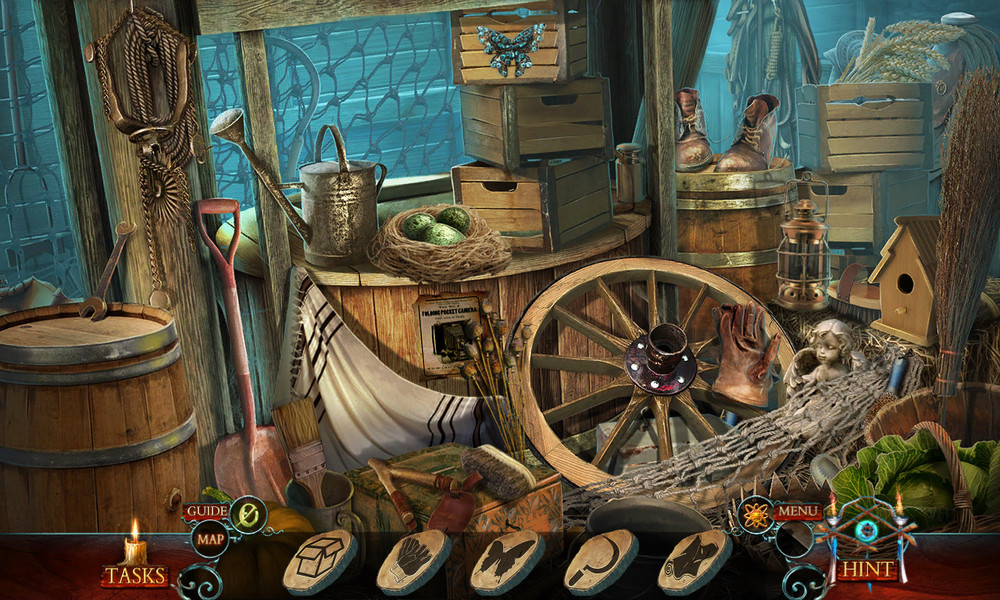Open the game Menu
This screenshot has width=1000, height=600.
(798, 512)
